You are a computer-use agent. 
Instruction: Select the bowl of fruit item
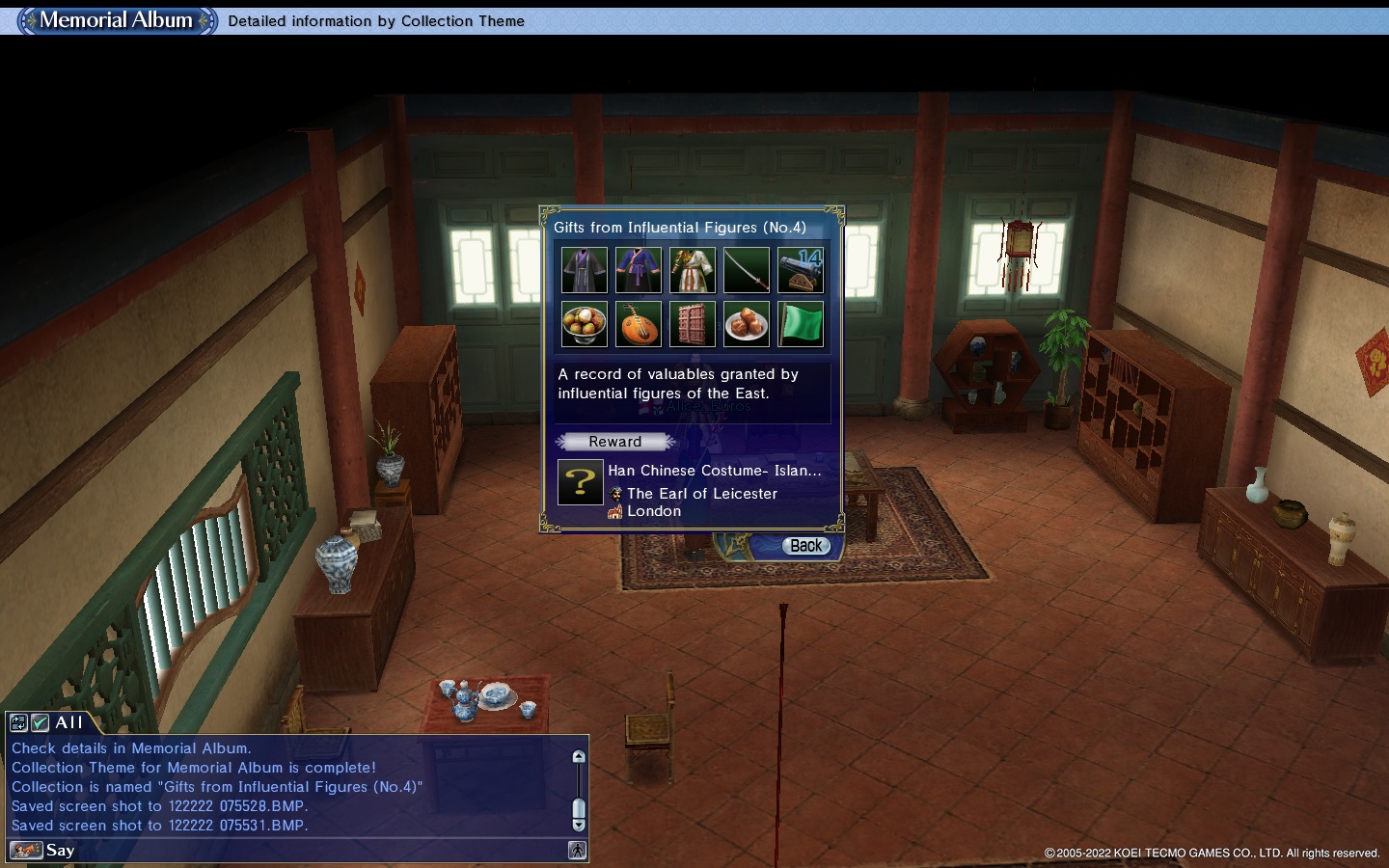(585, 324)
